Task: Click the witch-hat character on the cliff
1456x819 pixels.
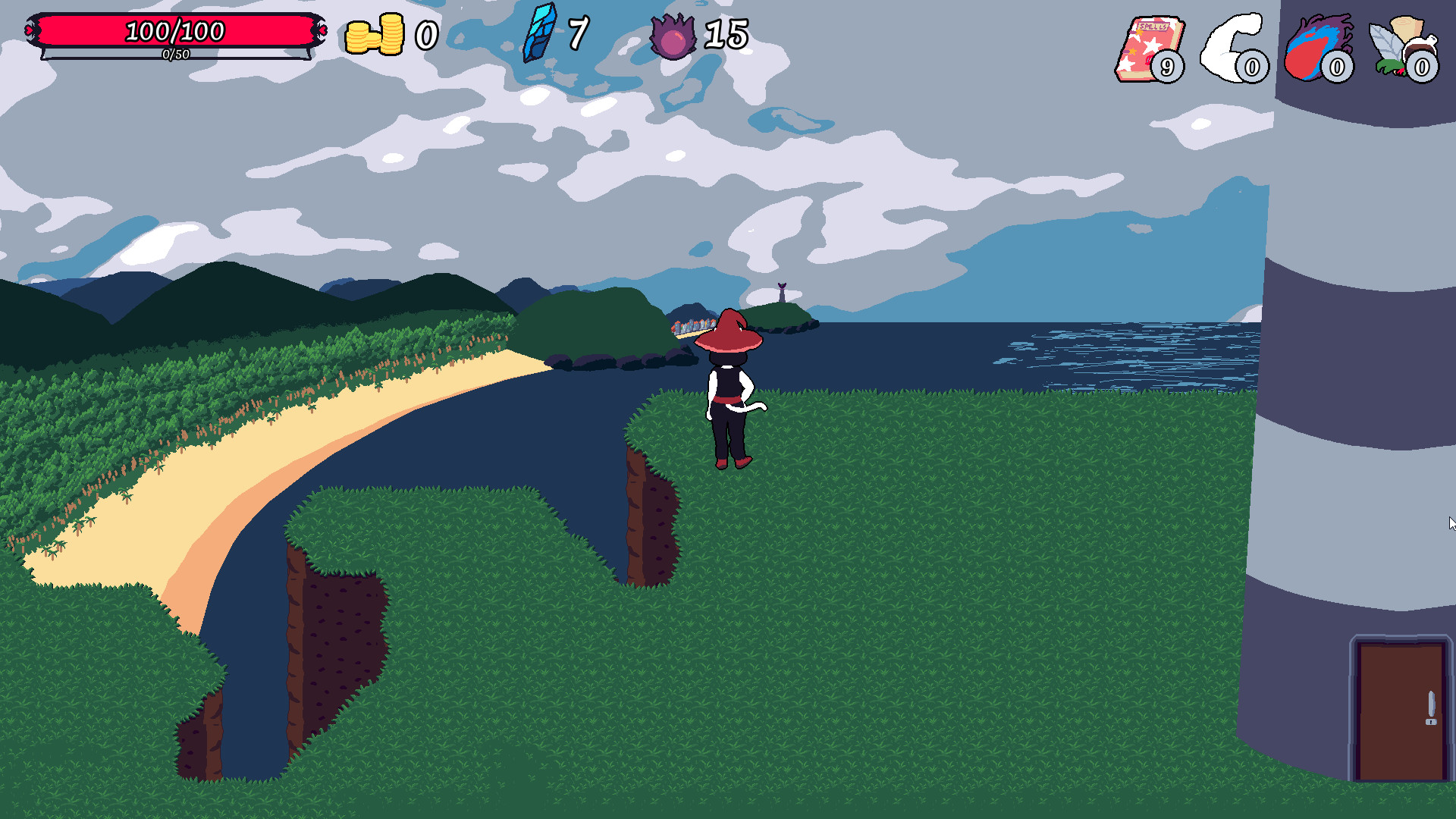Action: 726,387
